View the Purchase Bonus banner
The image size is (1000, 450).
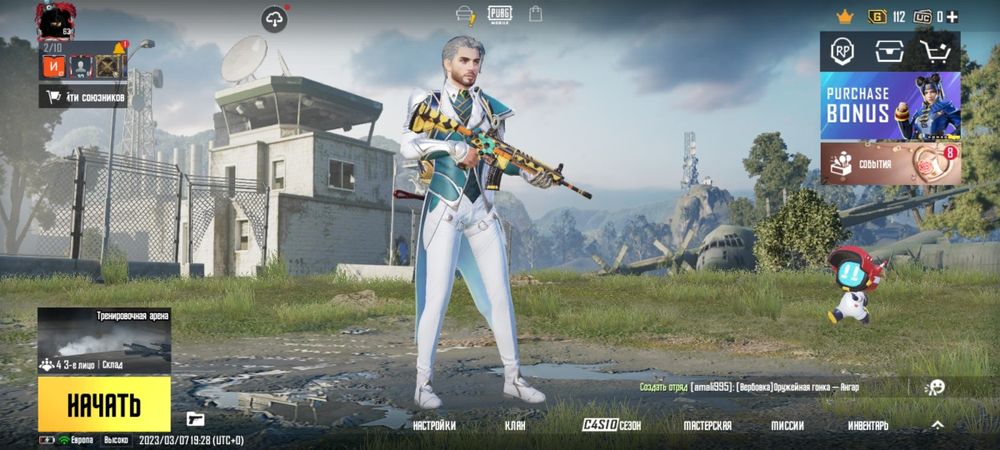point(890,105)
